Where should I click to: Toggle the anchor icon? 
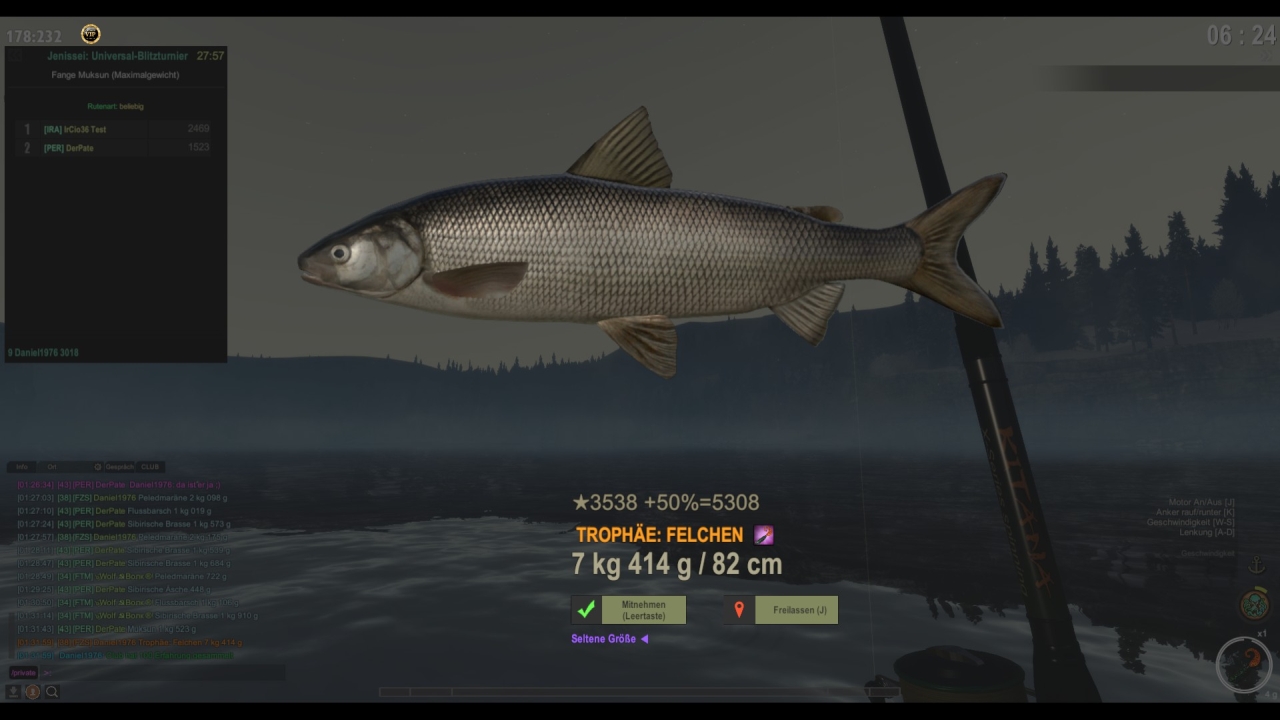(1256, 567)
